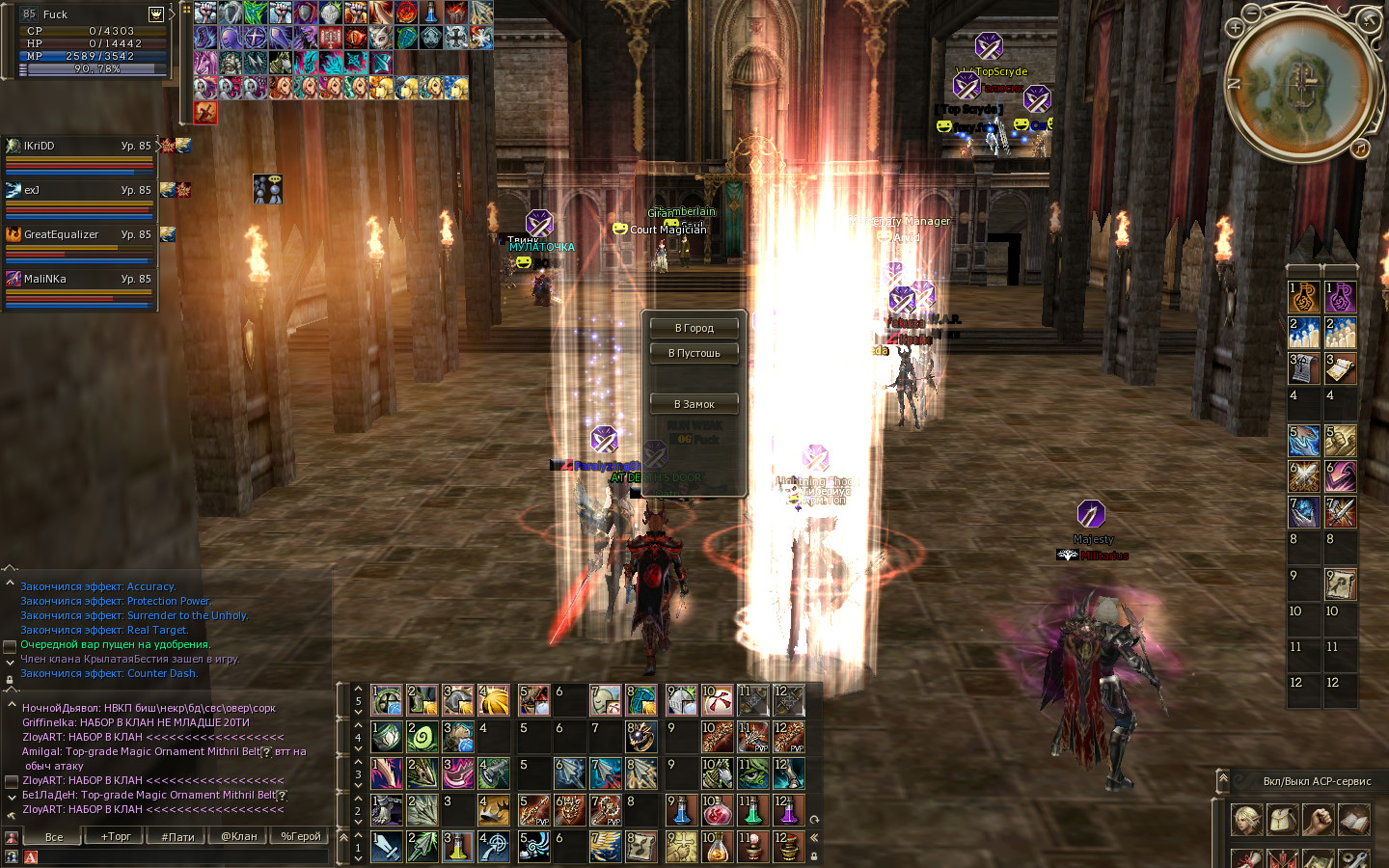Screen dimensions: 1389x868
Task: Switch chat to the "+Торг" tab
Action: [116, 836]
